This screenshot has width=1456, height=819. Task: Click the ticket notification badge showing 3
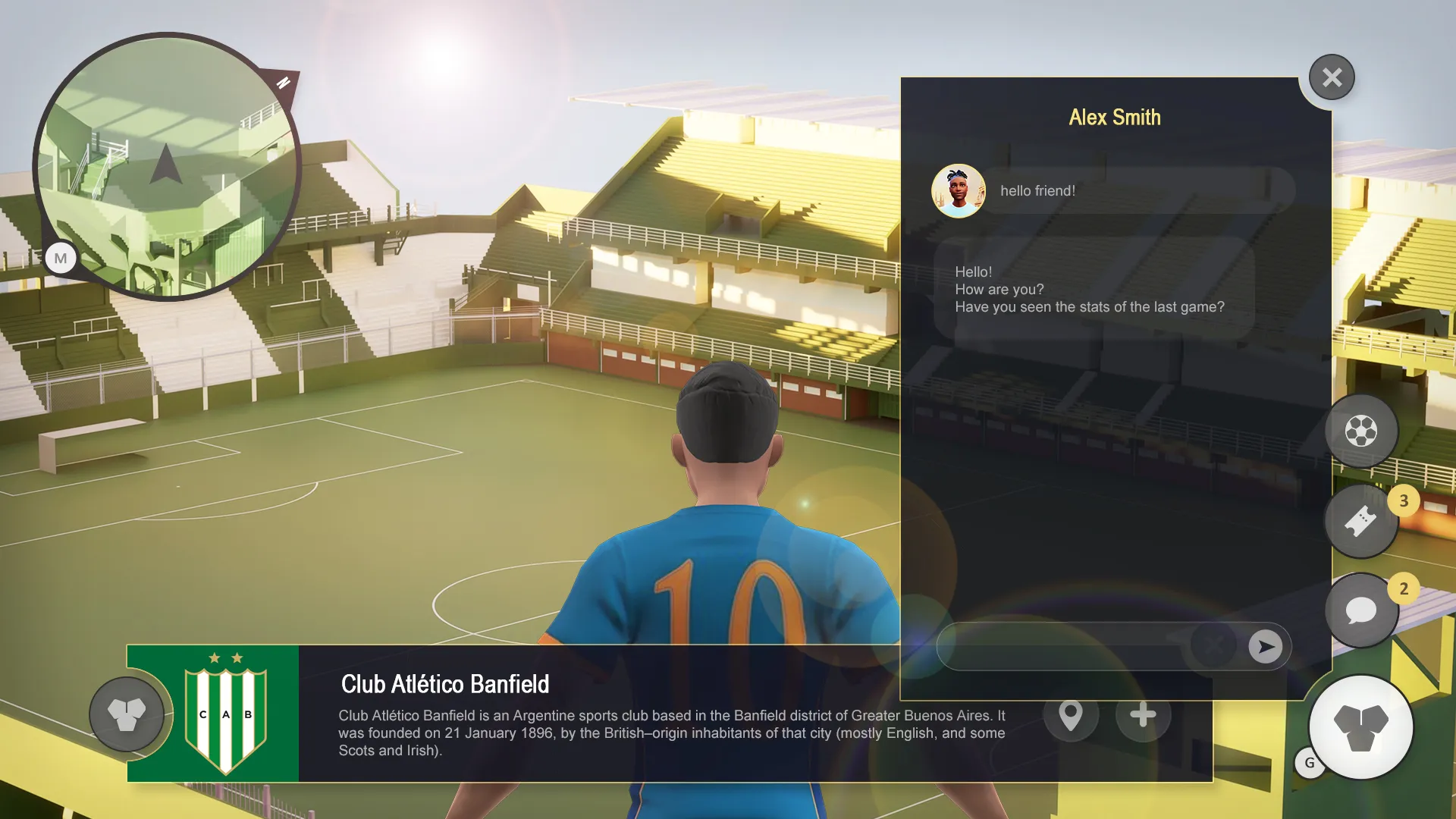coord(1404,500)
